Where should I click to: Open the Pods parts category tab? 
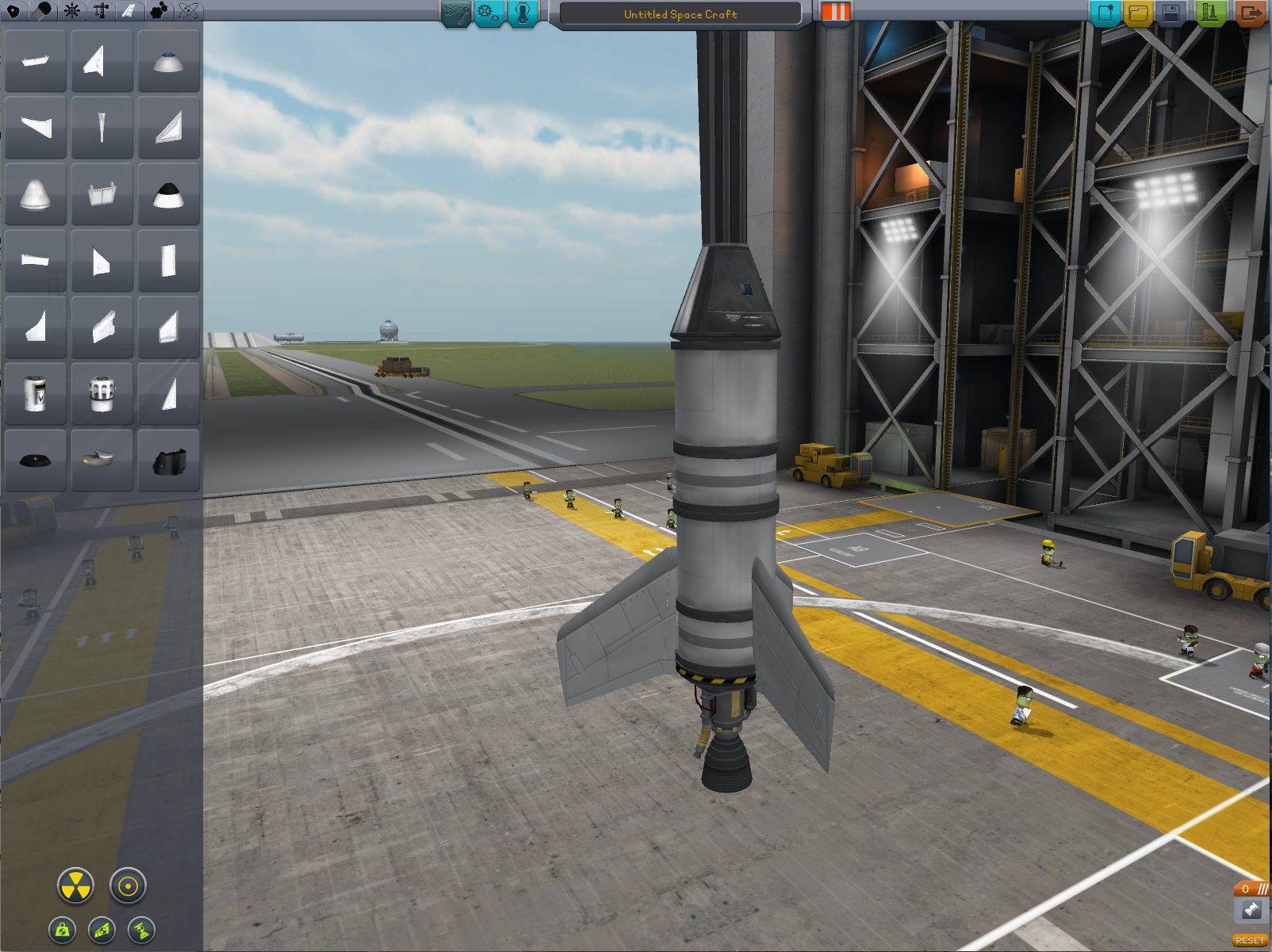point(13,10)
